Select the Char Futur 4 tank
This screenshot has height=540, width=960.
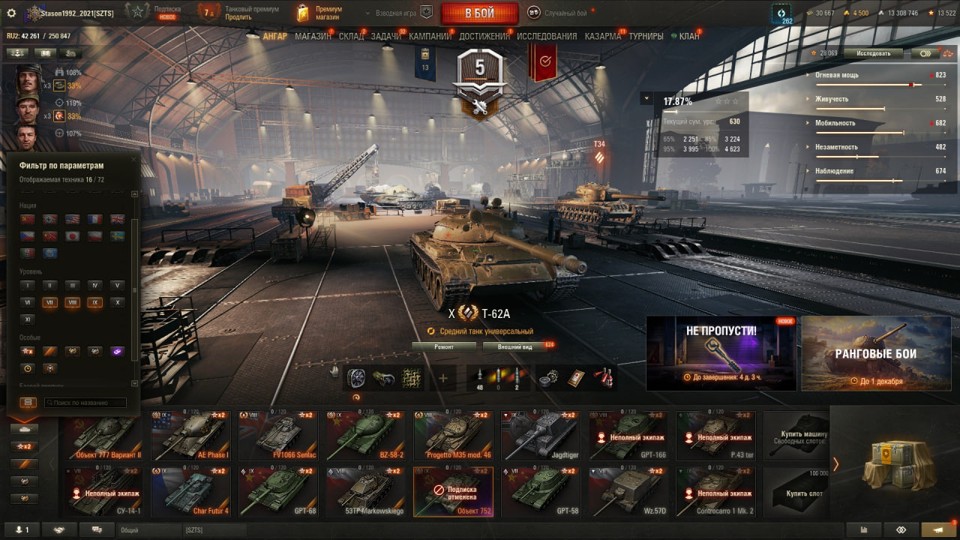(x=191, y=490)
